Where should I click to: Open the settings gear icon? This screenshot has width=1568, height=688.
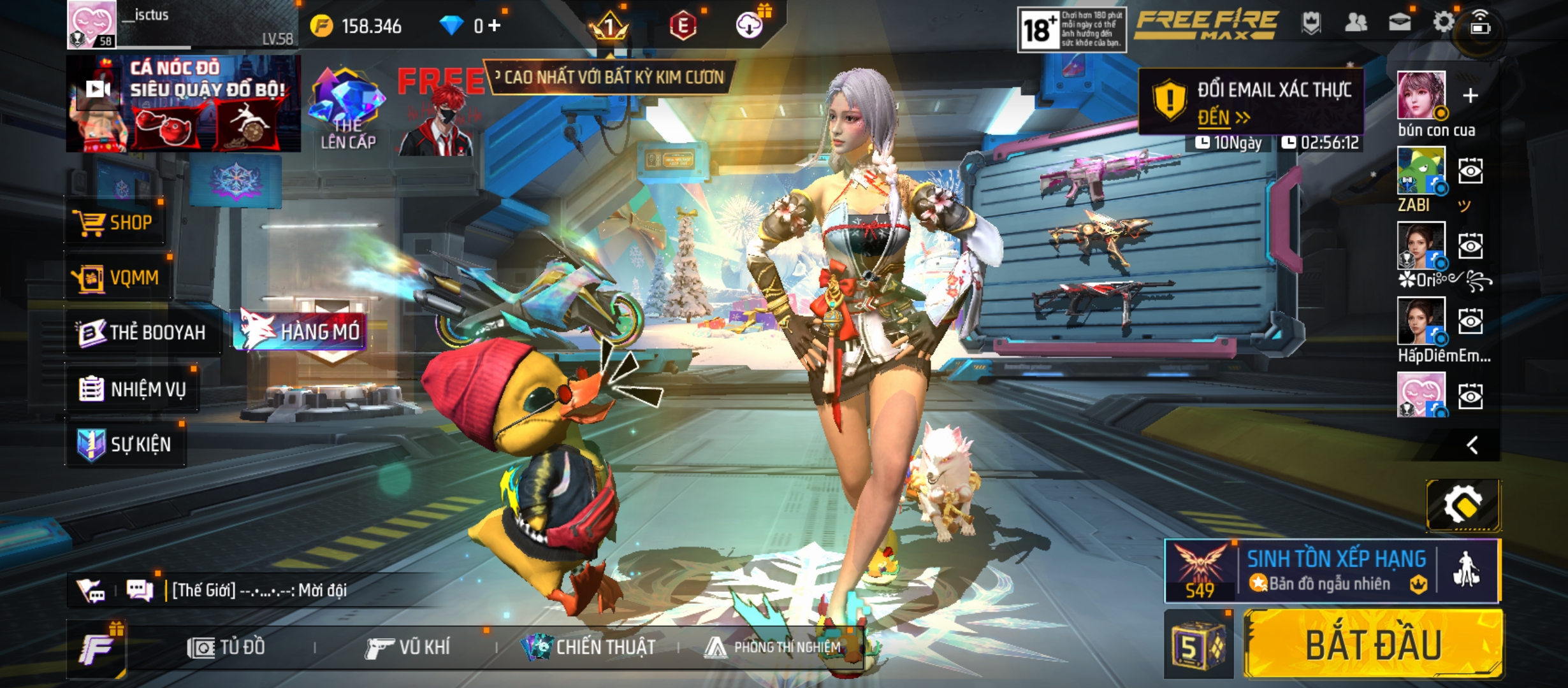coord(1443,23)
